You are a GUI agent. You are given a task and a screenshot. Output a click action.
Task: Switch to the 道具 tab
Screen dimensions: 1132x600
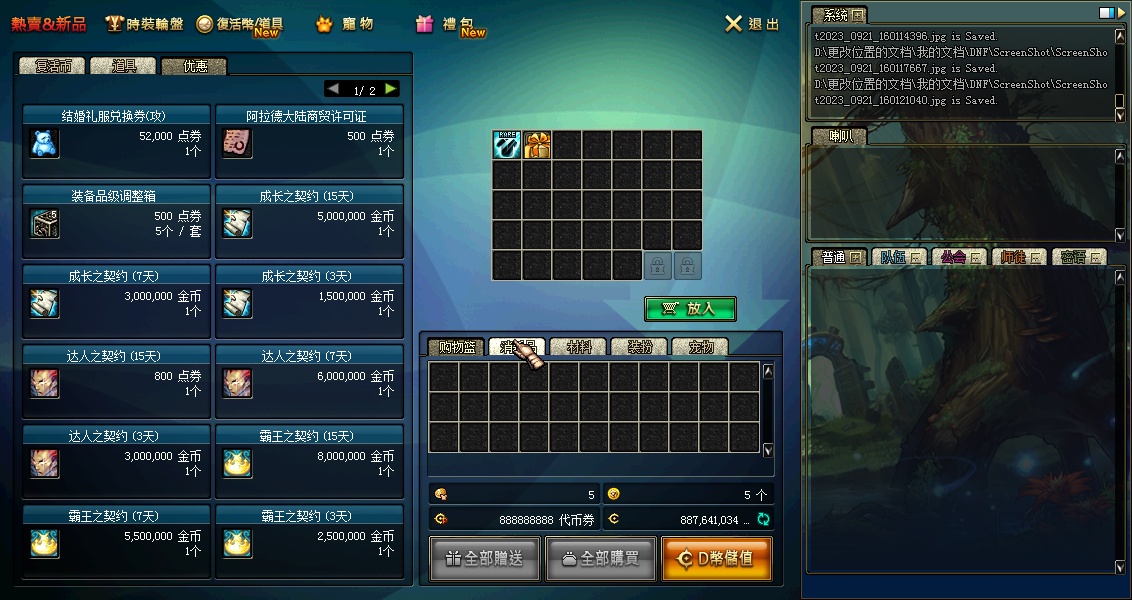[123, 66]
